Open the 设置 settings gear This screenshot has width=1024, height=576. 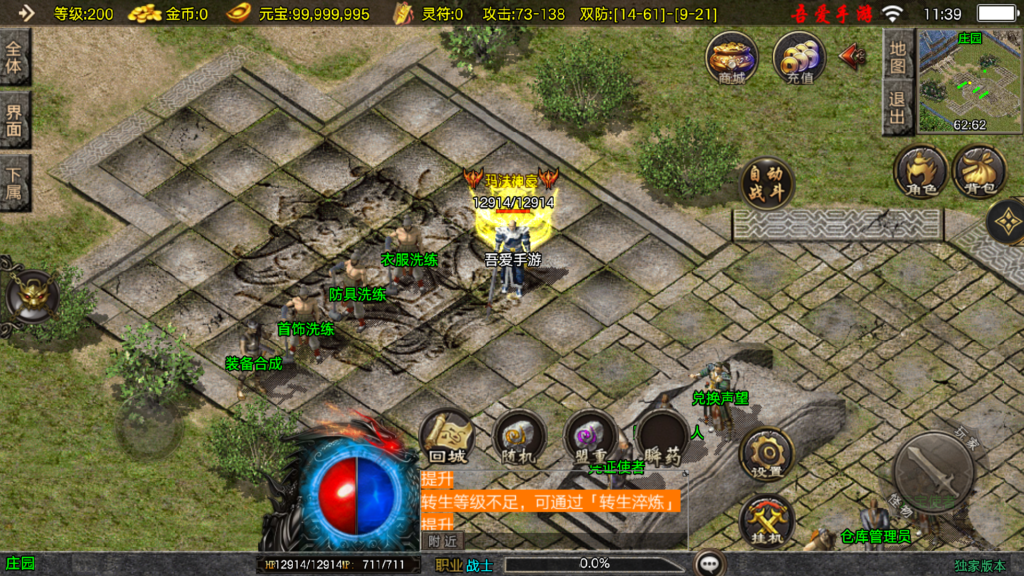point(767,453)
